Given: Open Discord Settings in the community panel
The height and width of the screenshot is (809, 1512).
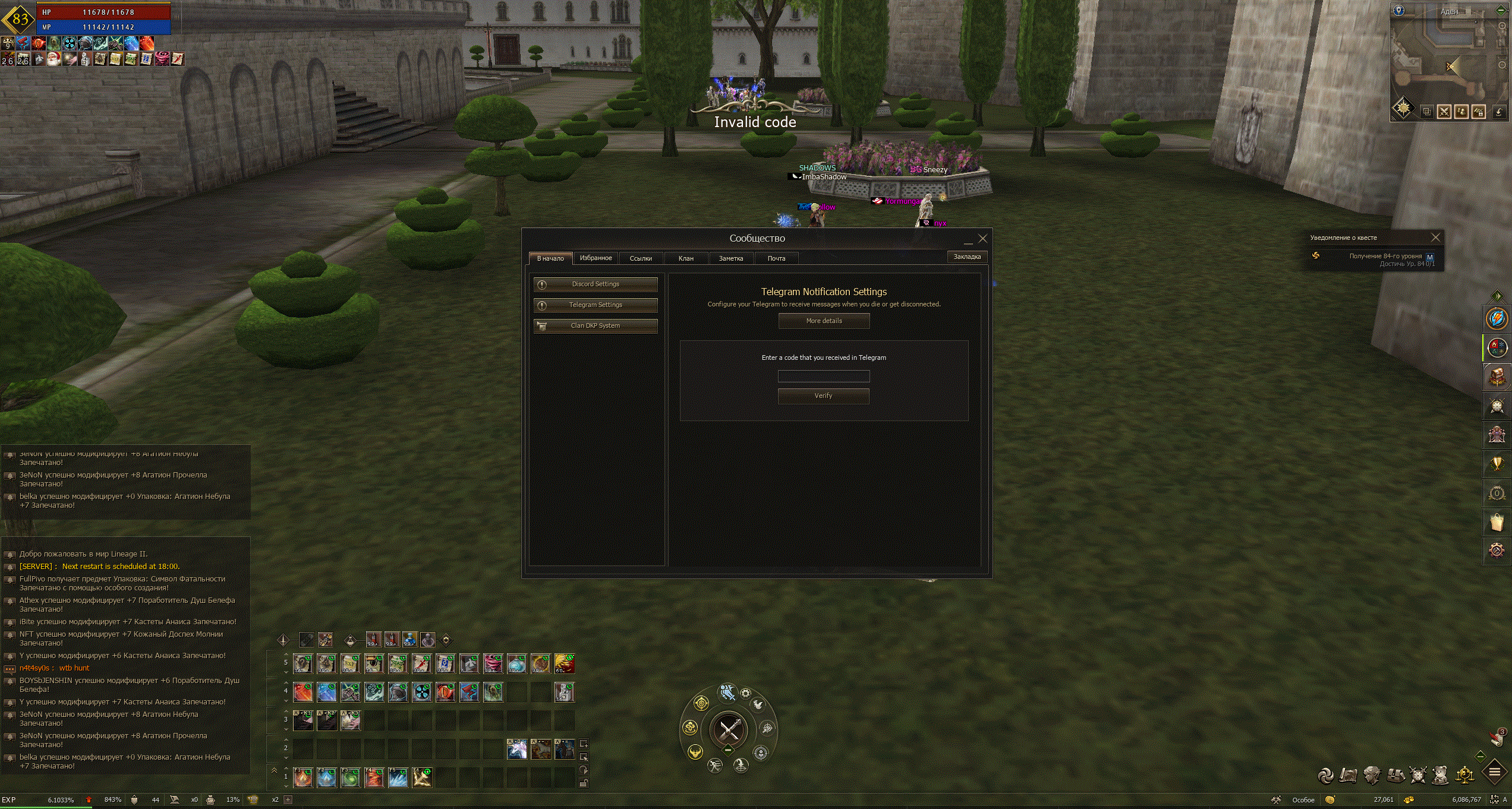Looking at the screenshot, I should coord(596,285).
